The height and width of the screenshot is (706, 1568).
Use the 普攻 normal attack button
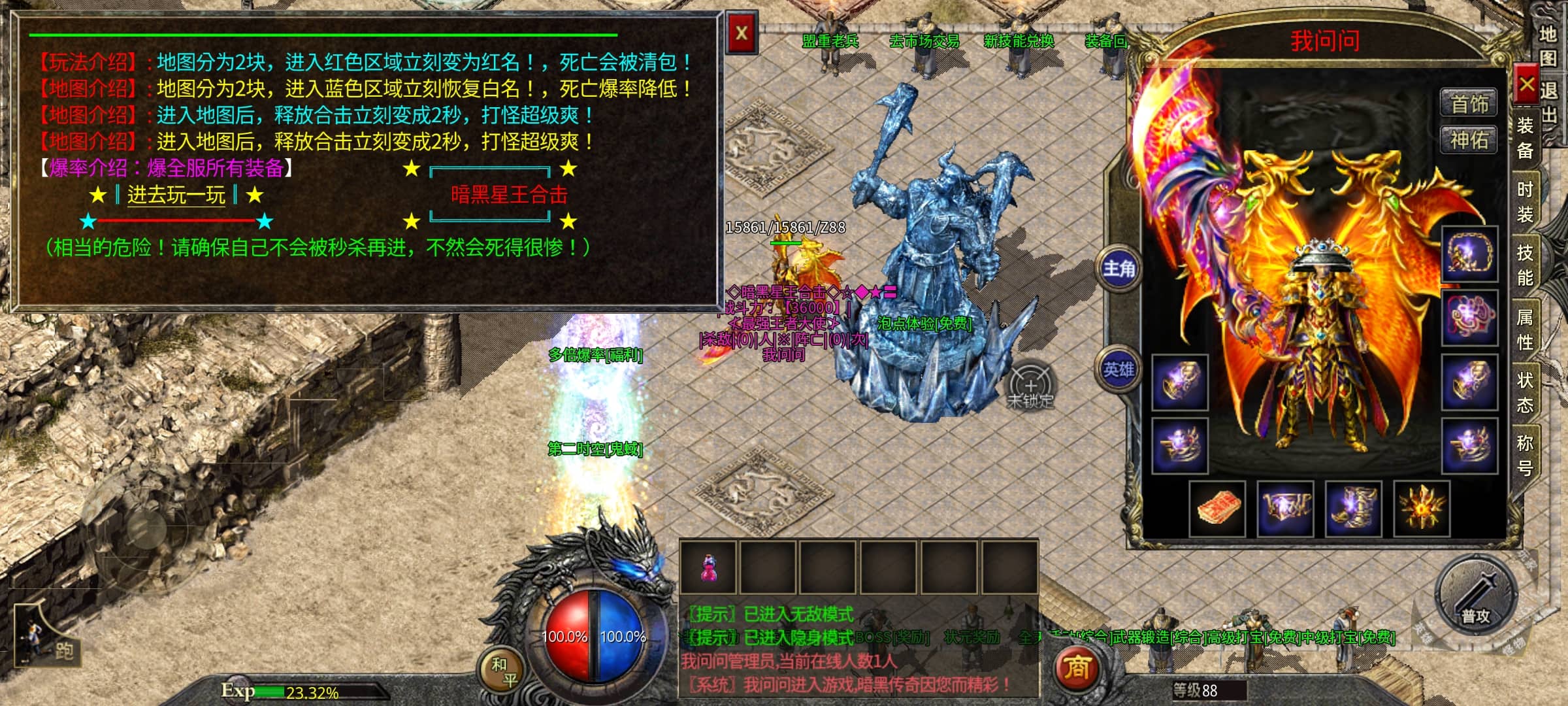click(x=1475, y=596)
